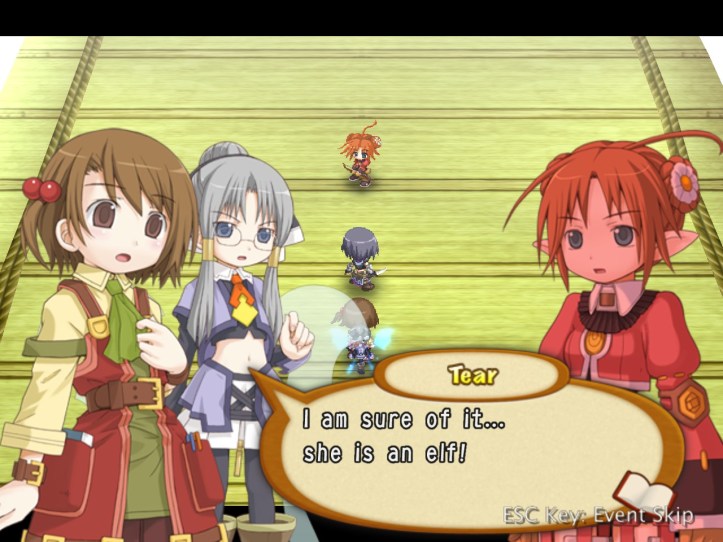Click the open book icon on the dialogue box

coord(641,493)
